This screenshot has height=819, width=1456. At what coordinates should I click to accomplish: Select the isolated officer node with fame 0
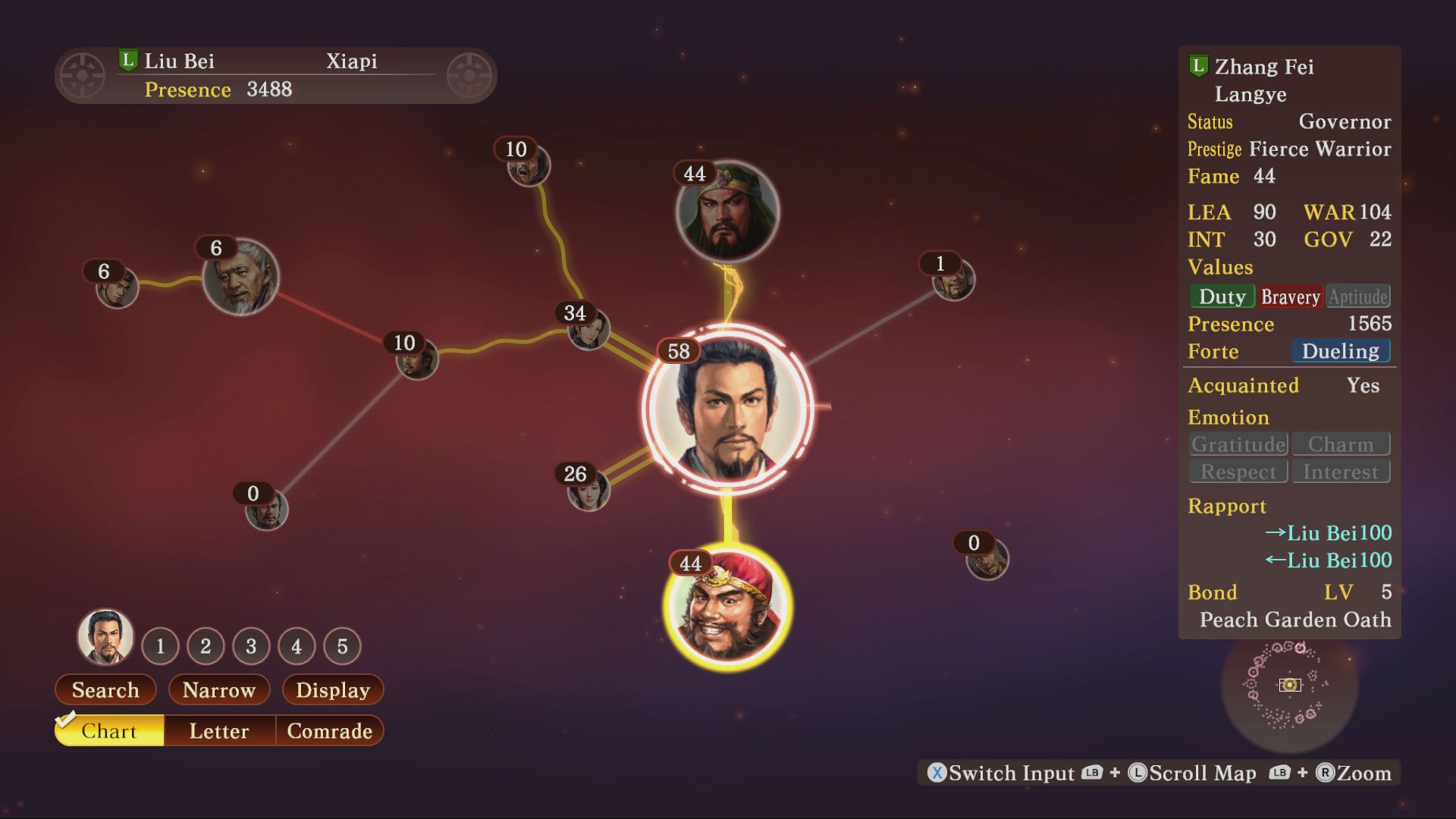[x=986, y=559]
